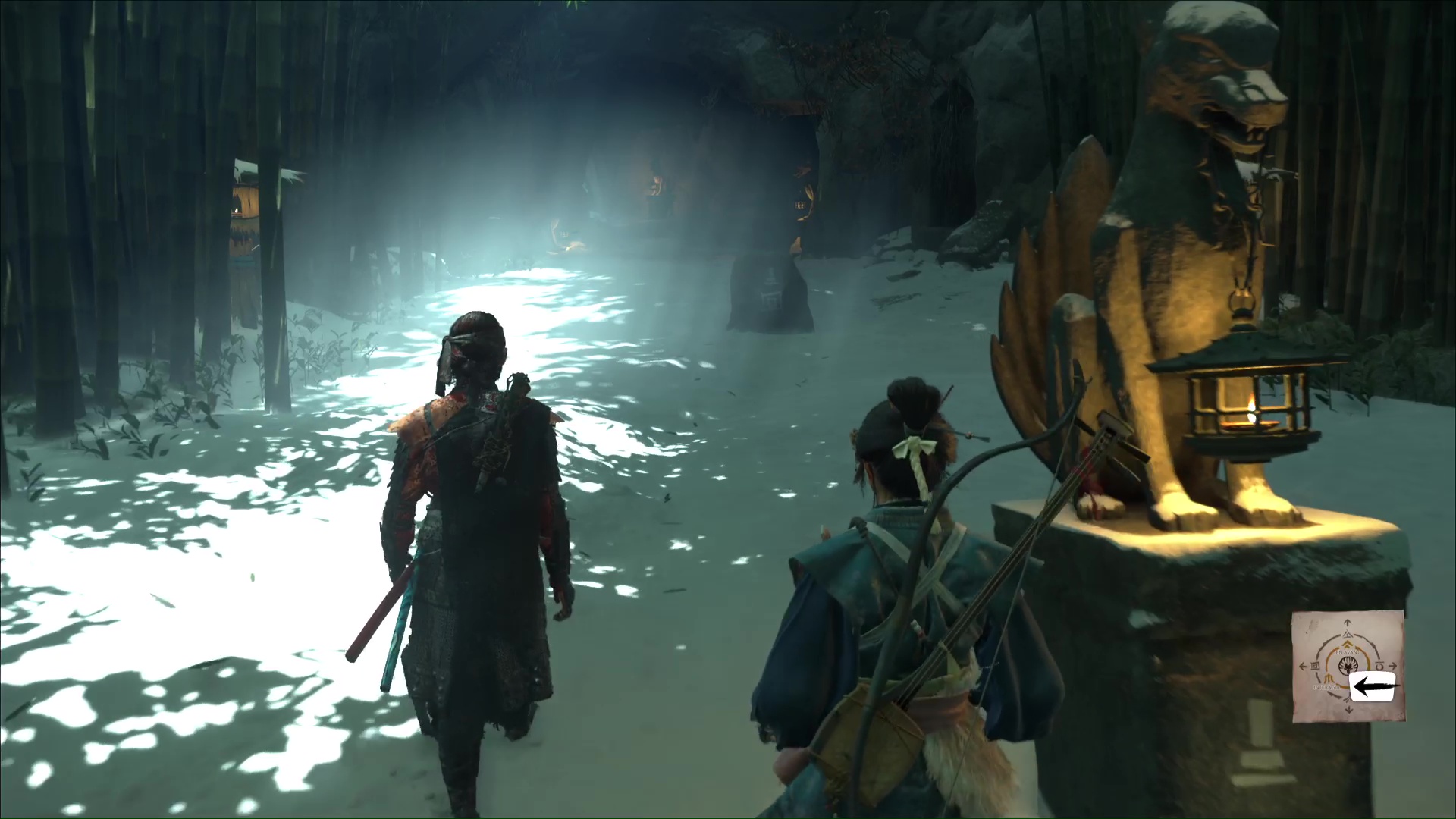Image resolution: width=1456 pixels, height=819 pixels.
Task: Click the wolf emblem in the command wheel
Action: pos(1348,667)
